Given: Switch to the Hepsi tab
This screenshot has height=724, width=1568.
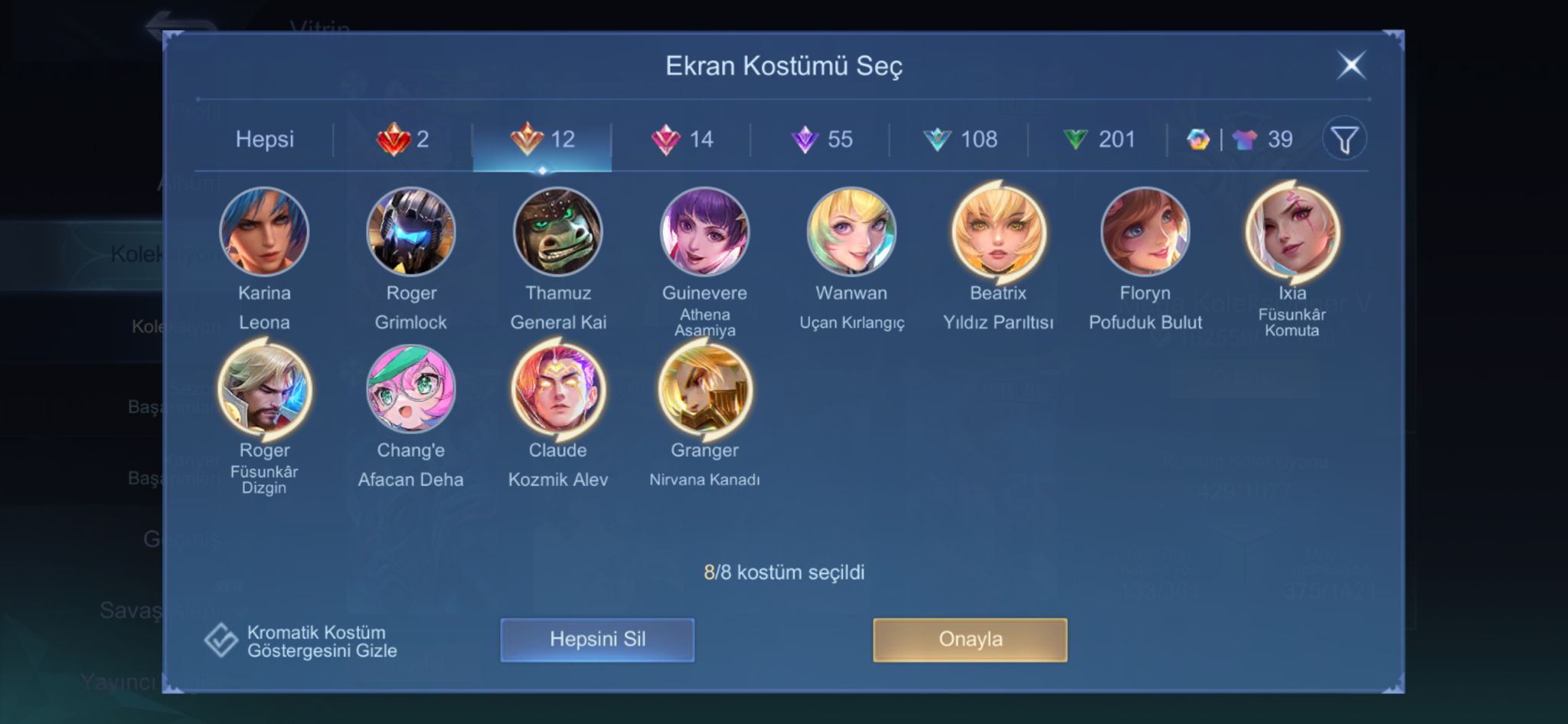Looking at the screenshot, I should pyautogui.click(x=264, y=139).
